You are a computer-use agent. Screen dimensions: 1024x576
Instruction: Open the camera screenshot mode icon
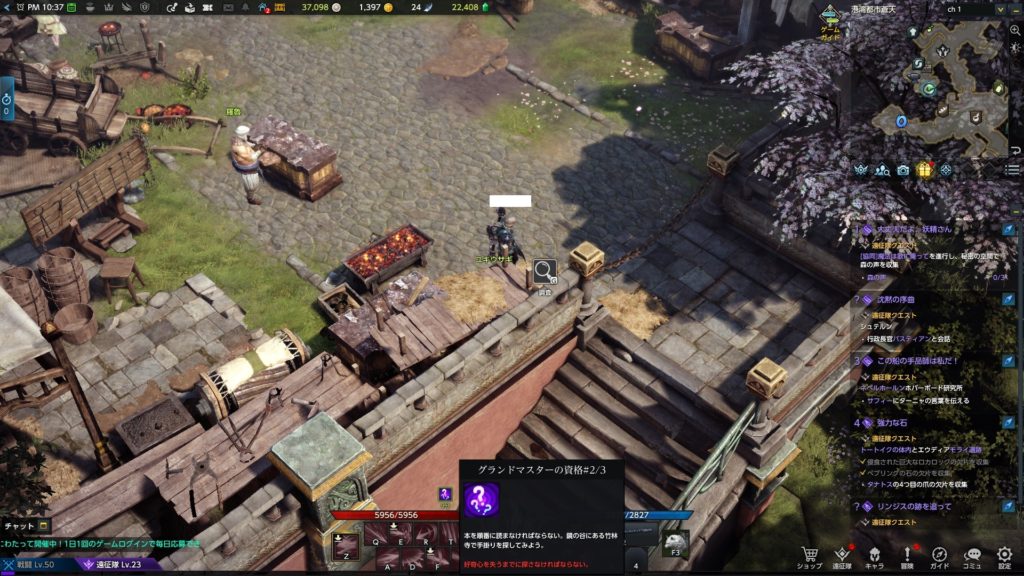click(903, 170)
